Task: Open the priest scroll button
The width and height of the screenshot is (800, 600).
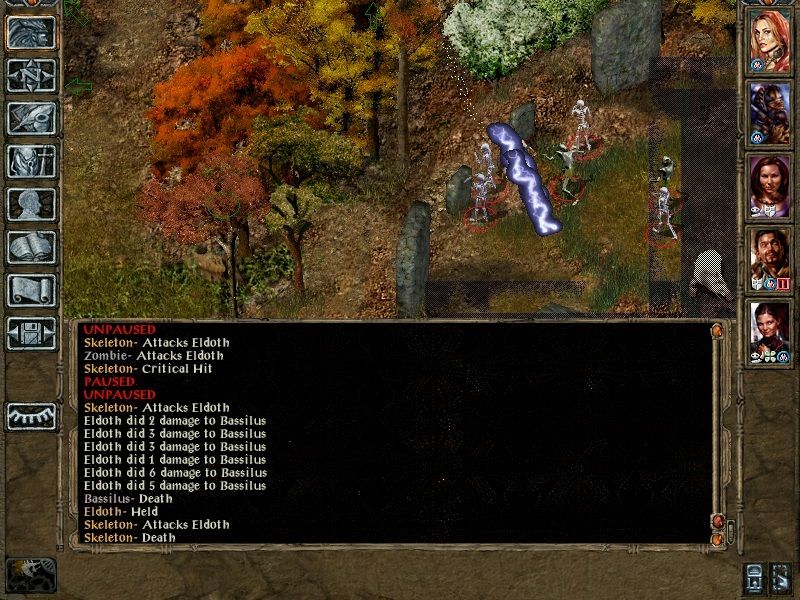Action: [31, 290]
